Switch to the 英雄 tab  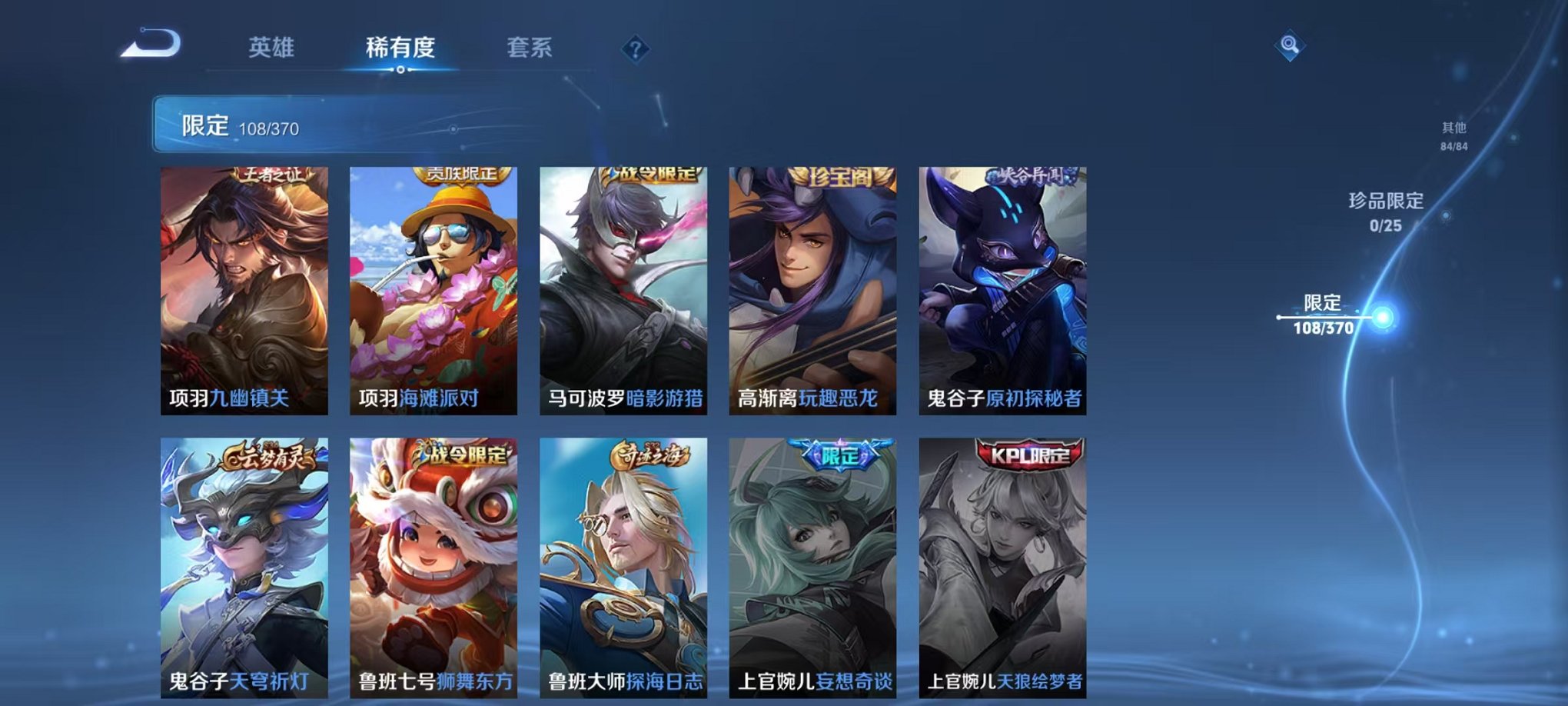click(272, 46)
